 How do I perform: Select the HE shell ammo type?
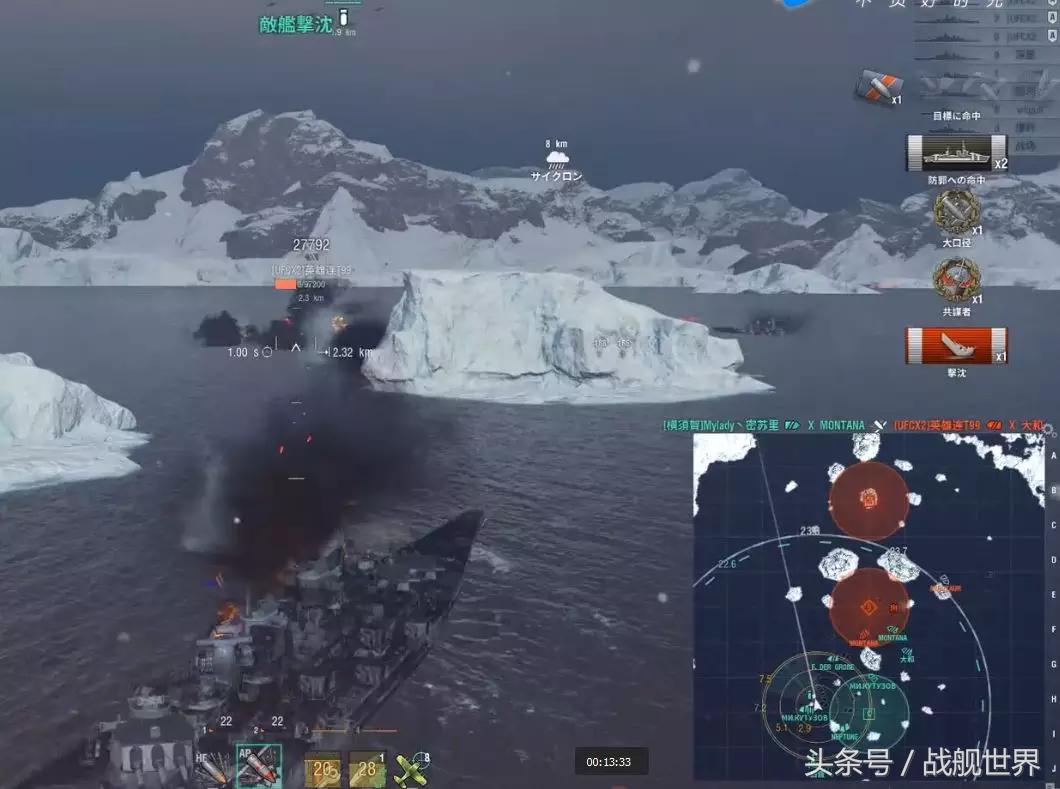pos(211,767)
